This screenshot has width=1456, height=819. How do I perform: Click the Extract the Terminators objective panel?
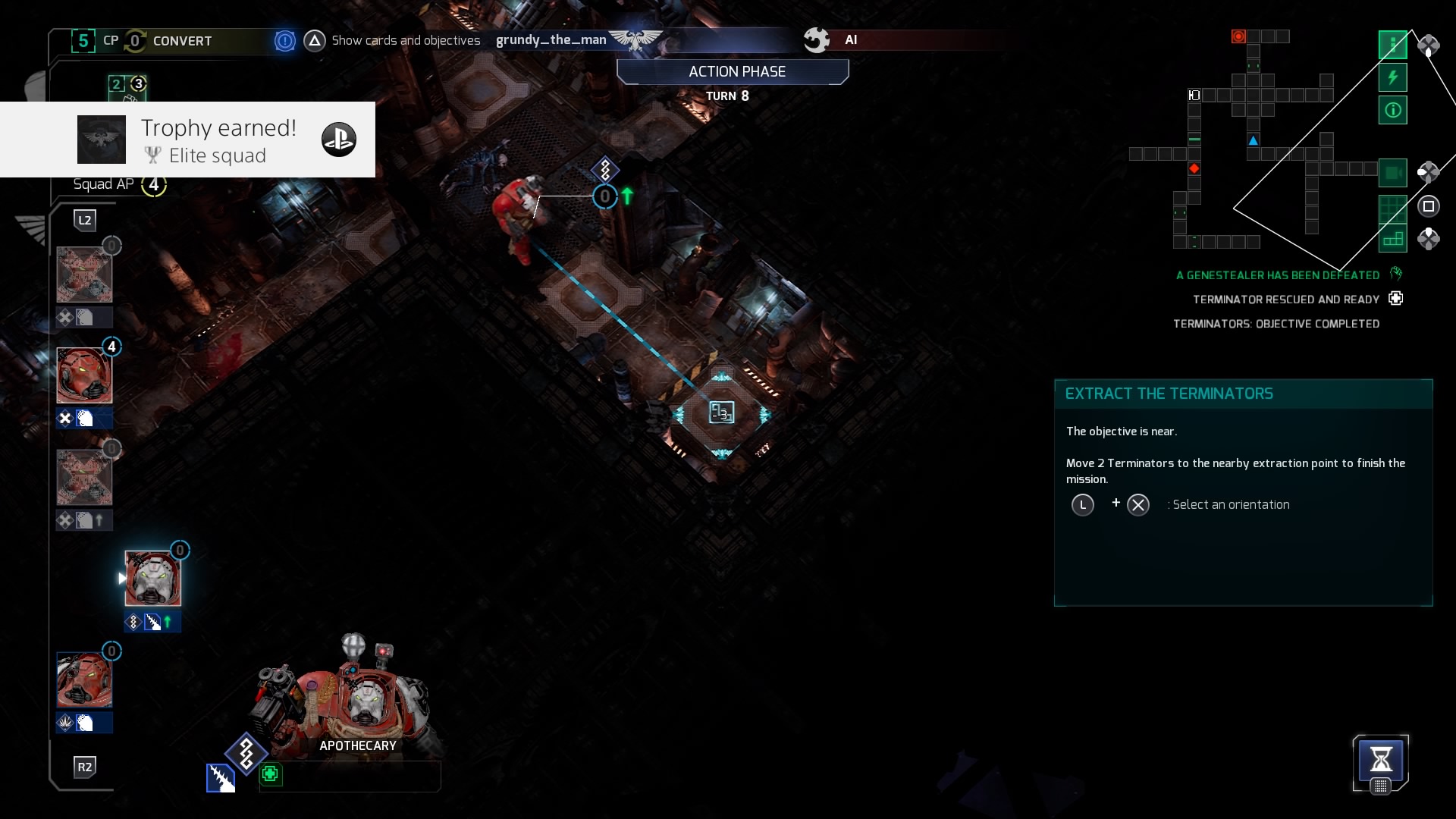1243,491
